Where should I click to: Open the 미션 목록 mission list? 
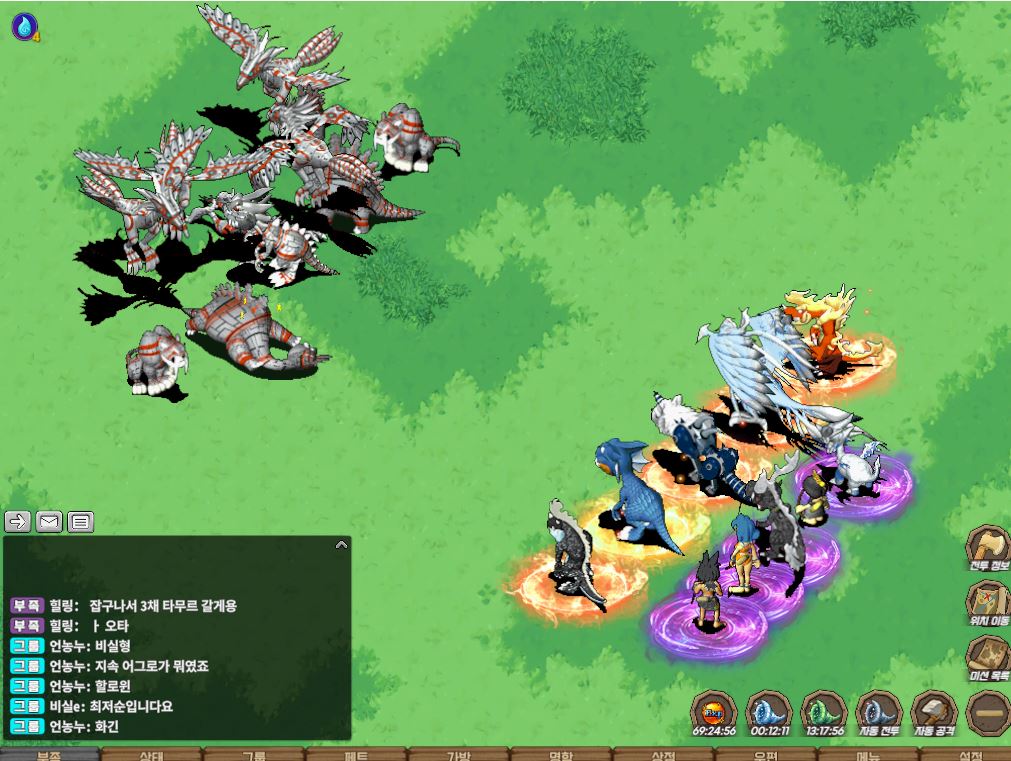click(x=987, y=660)
